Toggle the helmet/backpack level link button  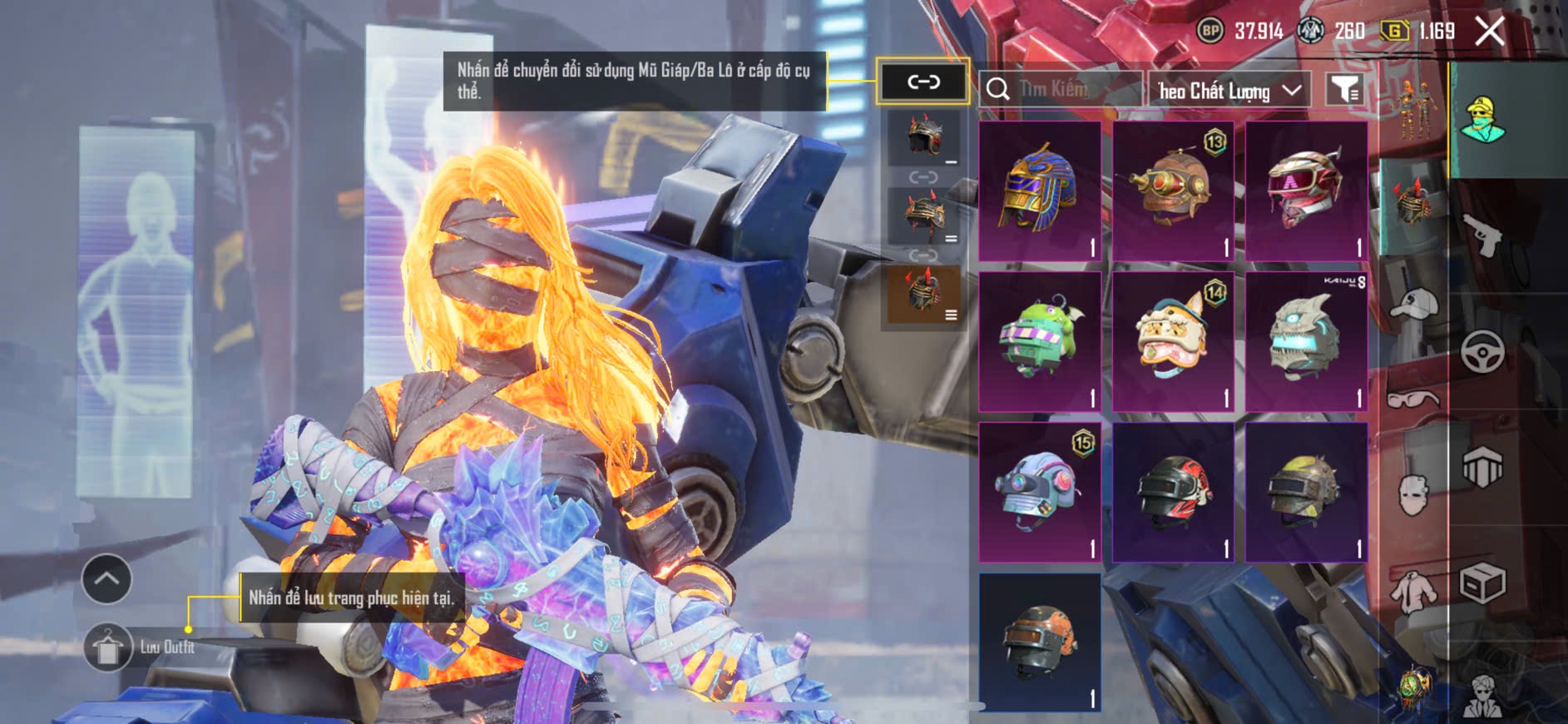tap(923, 82)
